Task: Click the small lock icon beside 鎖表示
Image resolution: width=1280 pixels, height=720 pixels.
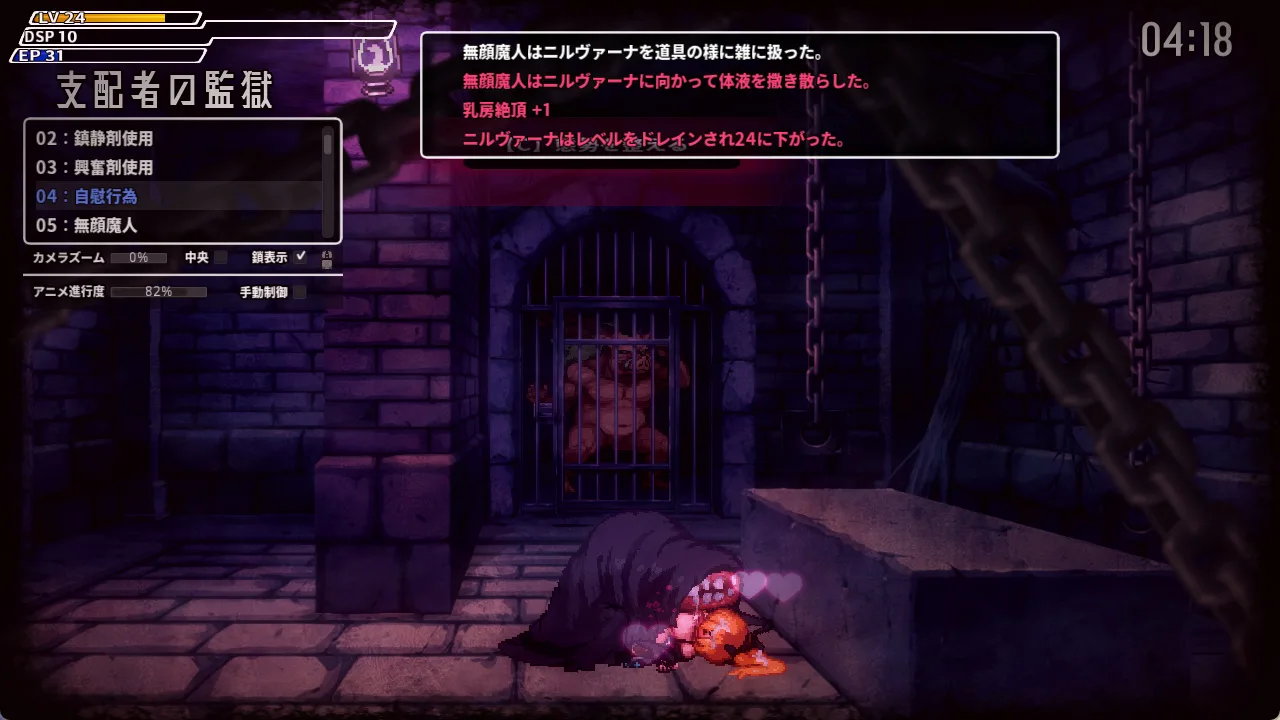Action: tap(326, 259)
